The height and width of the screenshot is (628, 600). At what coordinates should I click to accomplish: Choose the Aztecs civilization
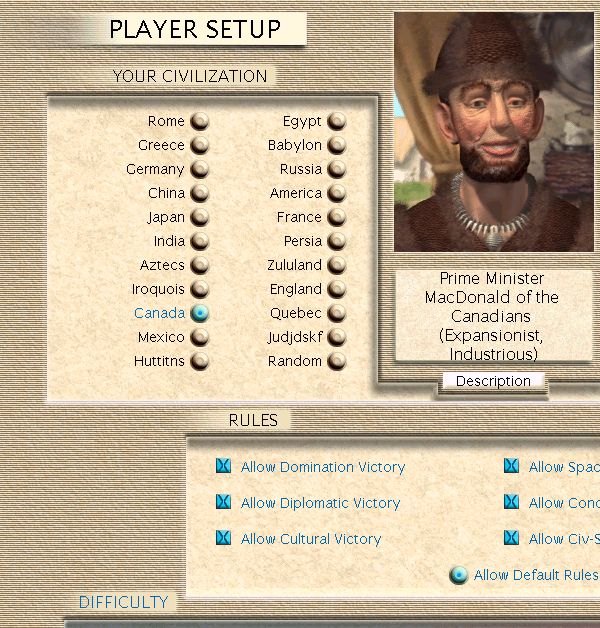coord(200,266)
